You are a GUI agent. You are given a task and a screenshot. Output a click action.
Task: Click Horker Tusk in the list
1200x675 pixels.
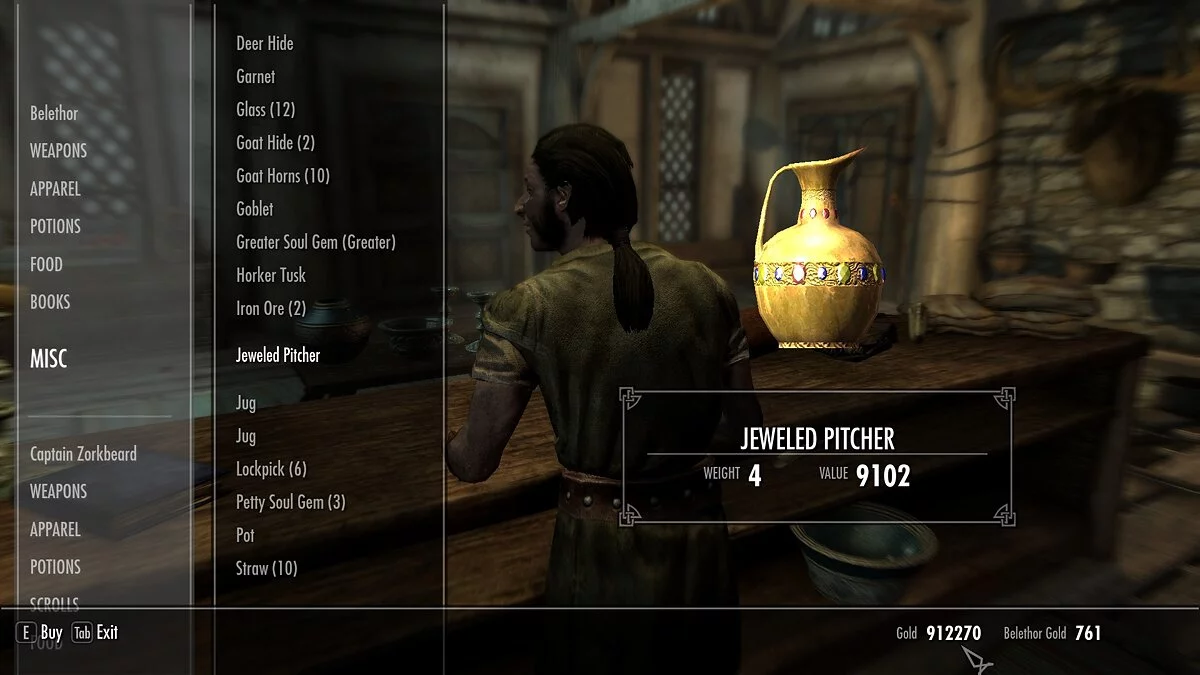click(x=271, y=275)
